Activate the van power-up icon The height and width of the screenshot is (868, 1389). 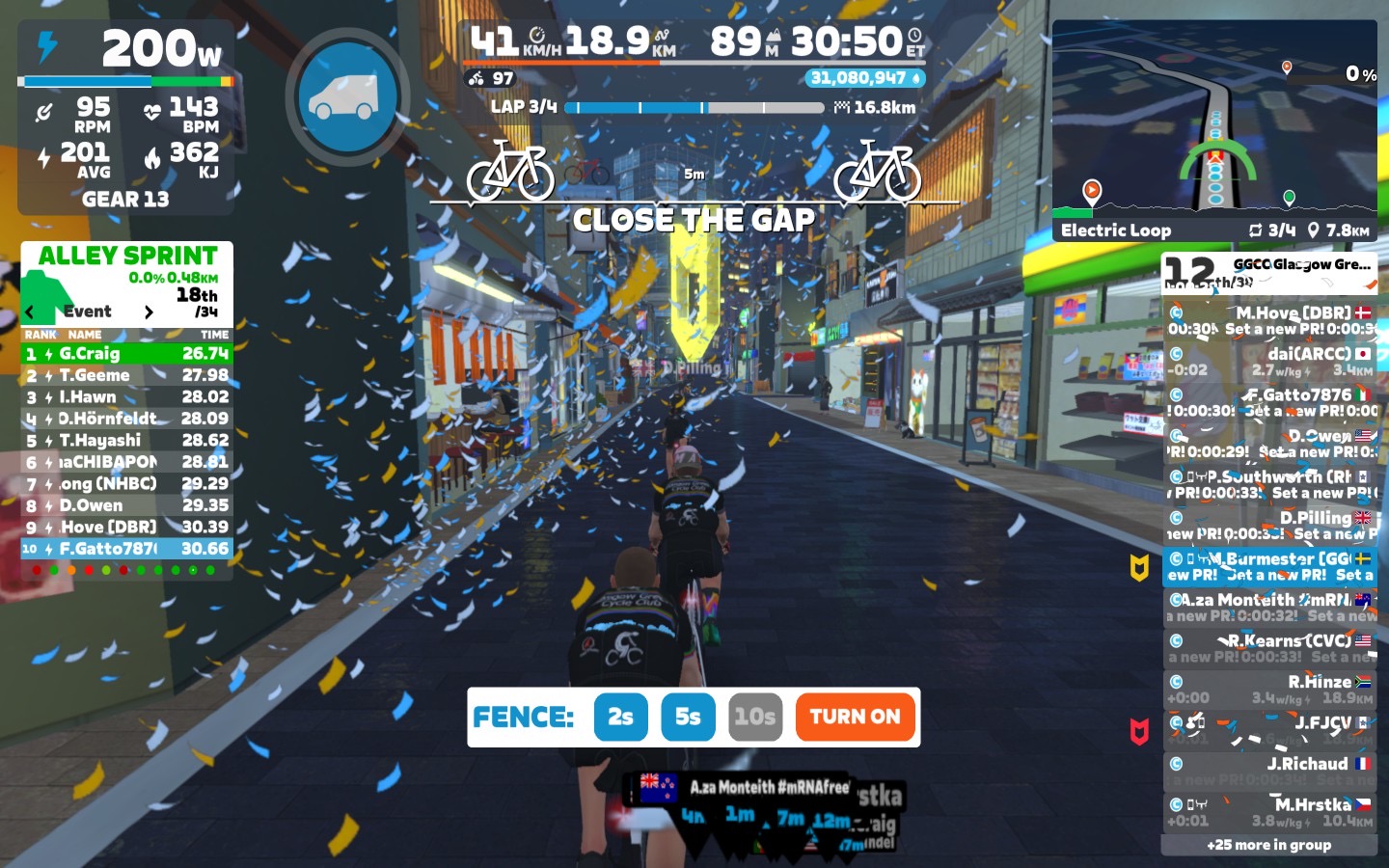[347, 96]
